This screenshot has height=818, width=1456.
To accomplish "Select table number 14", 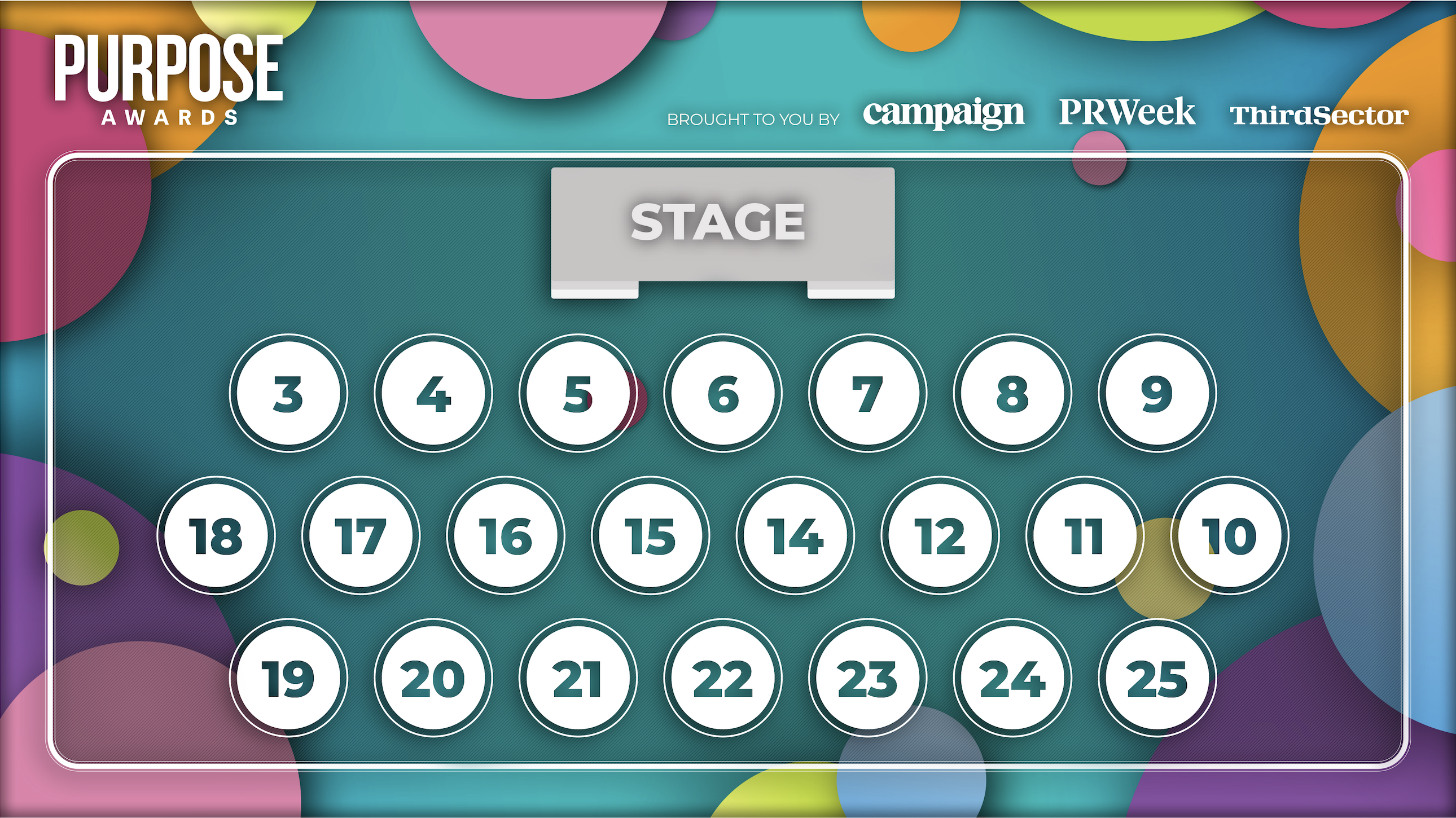I will tap(795, 535).
